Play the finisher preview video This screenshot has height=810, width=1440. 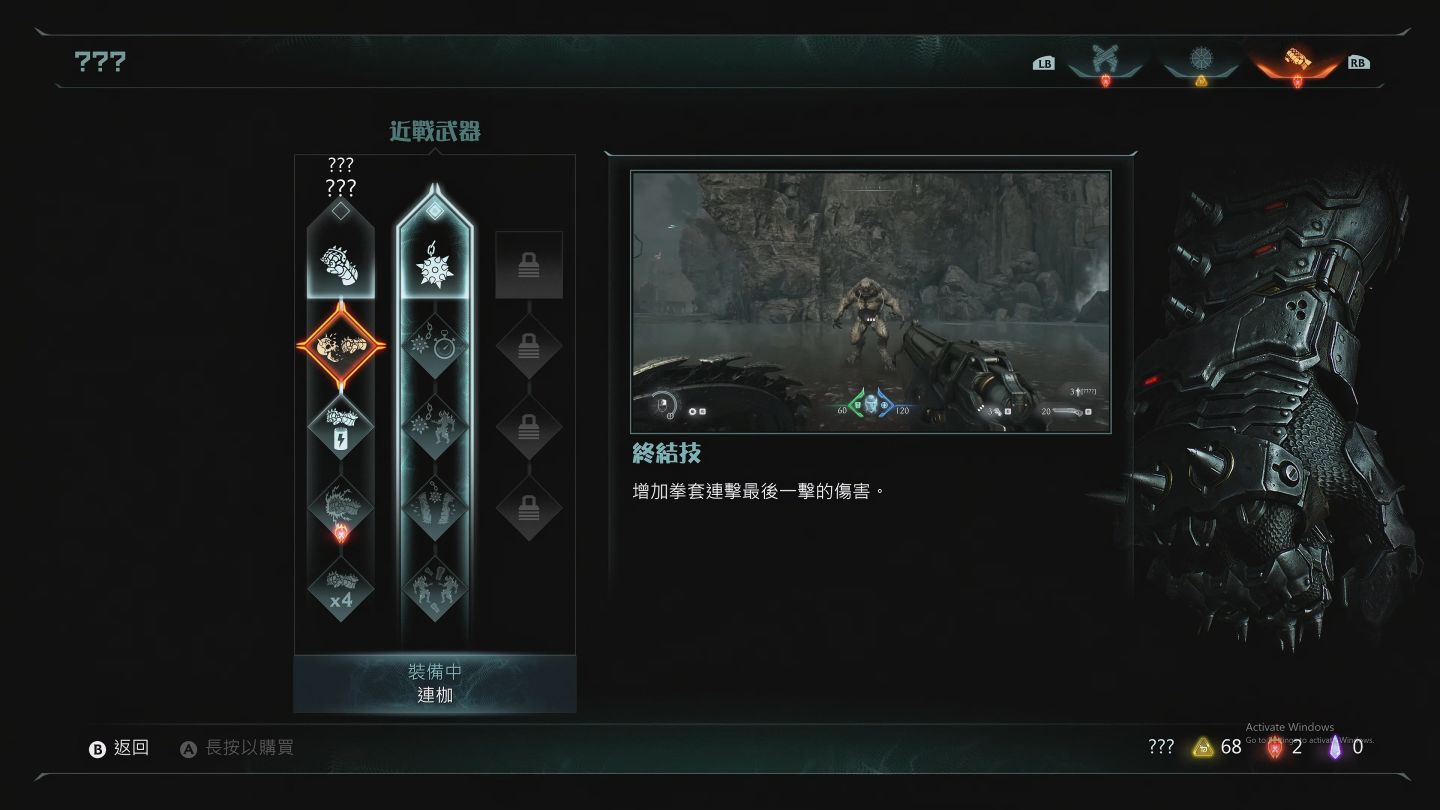point(870,302)
